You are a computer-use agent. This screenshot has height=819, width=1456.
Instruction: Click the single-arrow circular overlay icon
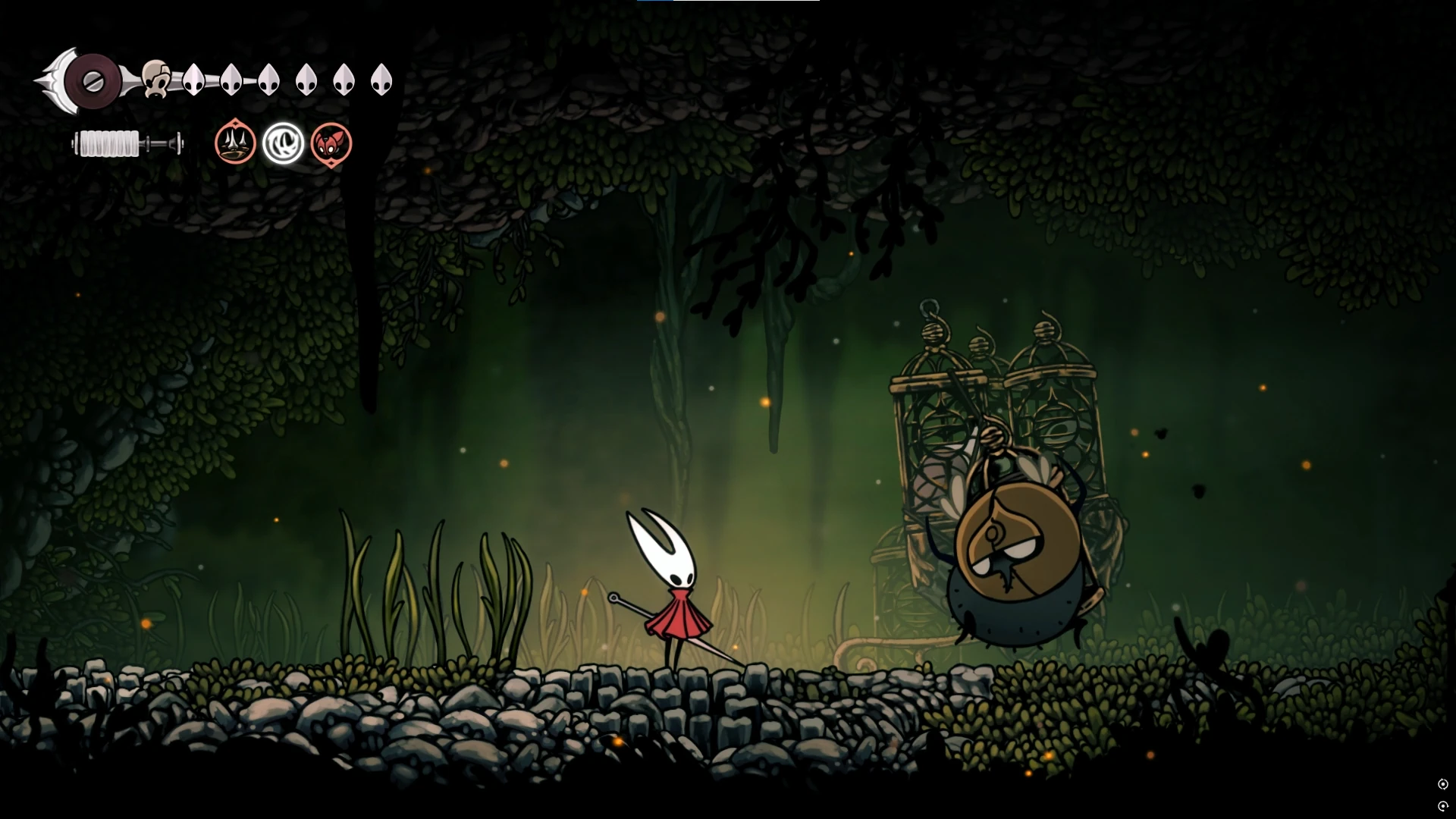coord(1443,806)
